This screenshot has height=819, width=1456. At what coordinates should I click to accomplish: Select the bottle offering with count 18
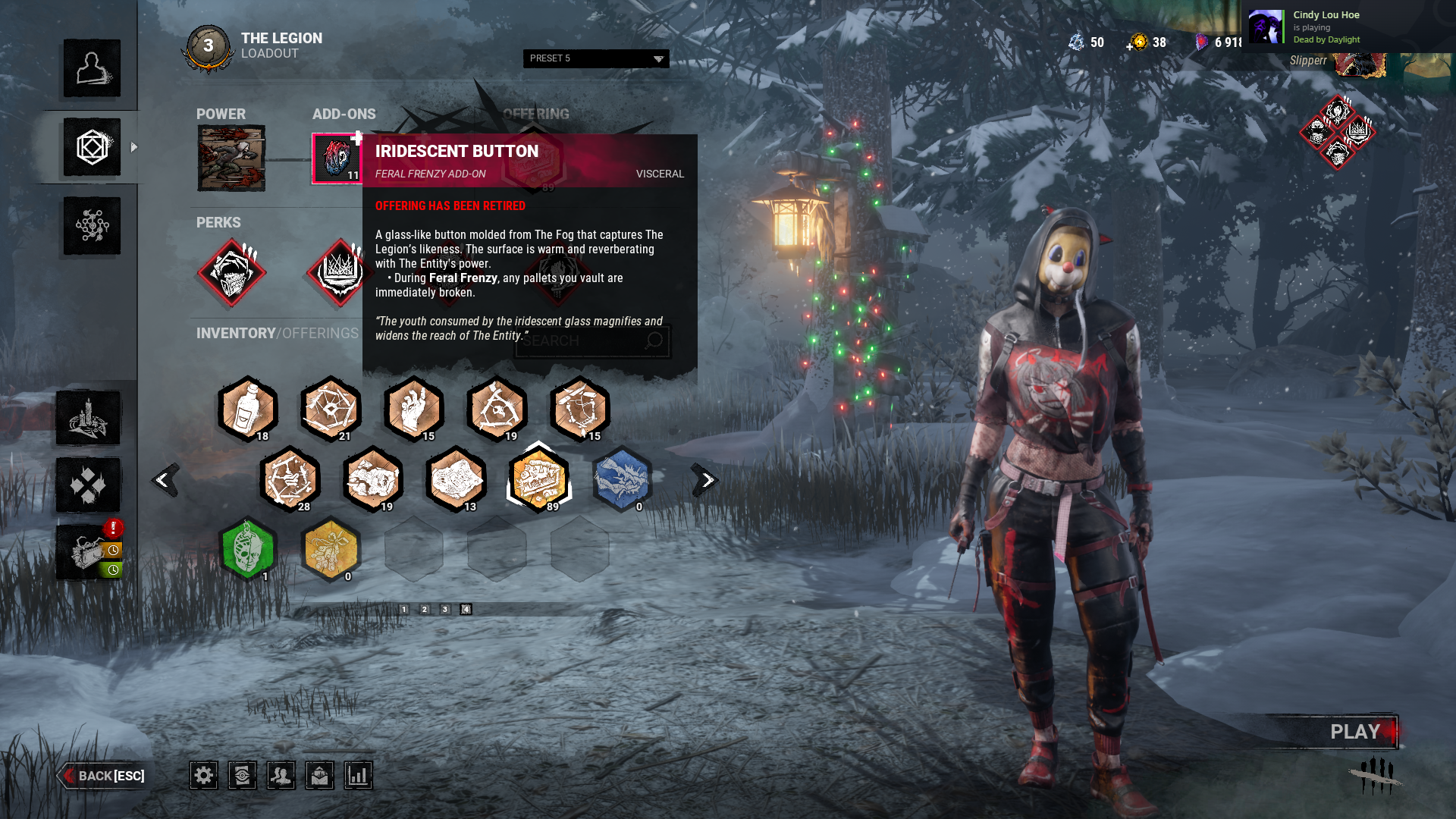click(247, 409)
